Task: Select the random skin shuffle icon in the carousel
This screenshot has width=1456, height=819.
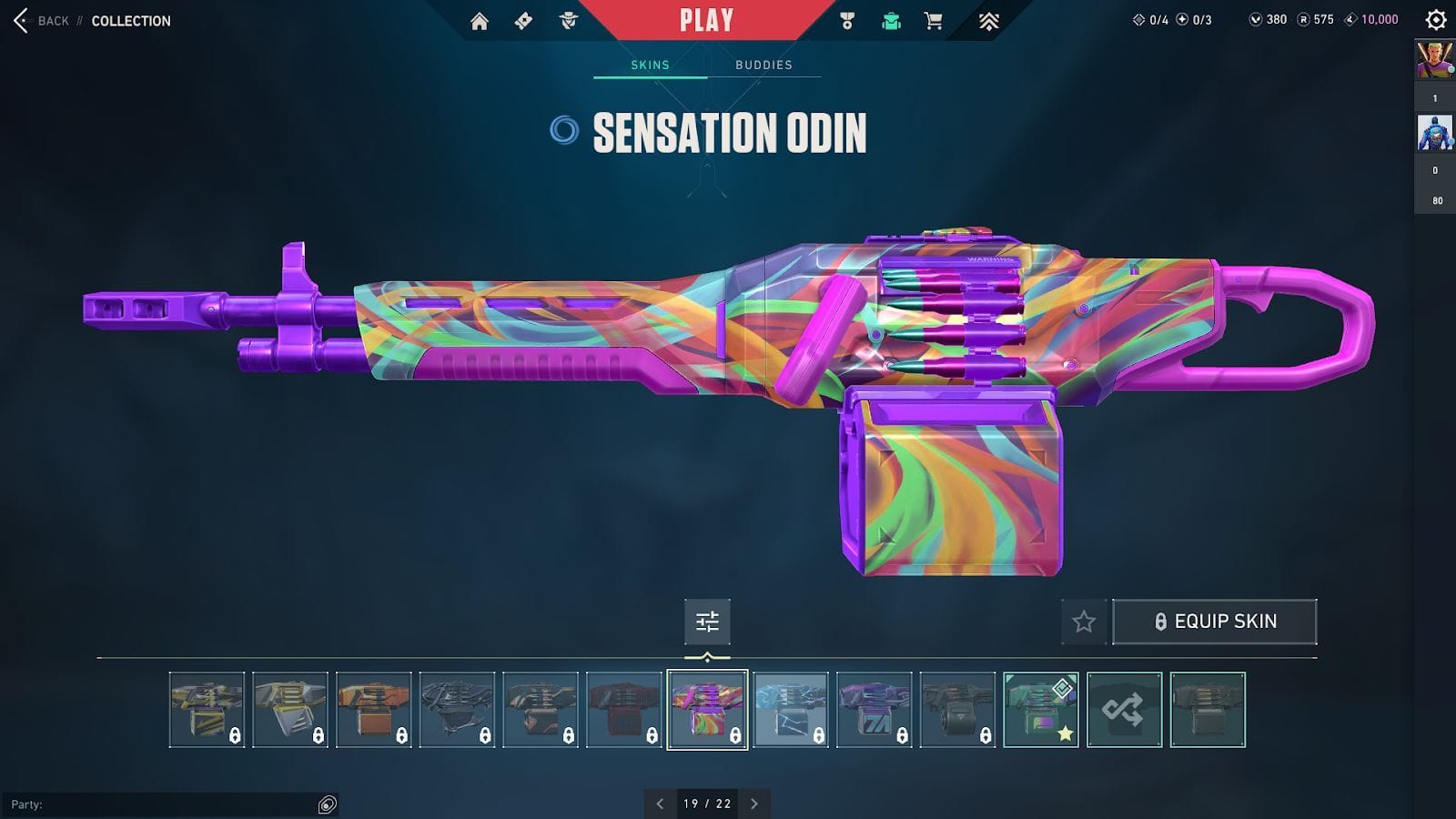Action: click(x=1124, y=710)
